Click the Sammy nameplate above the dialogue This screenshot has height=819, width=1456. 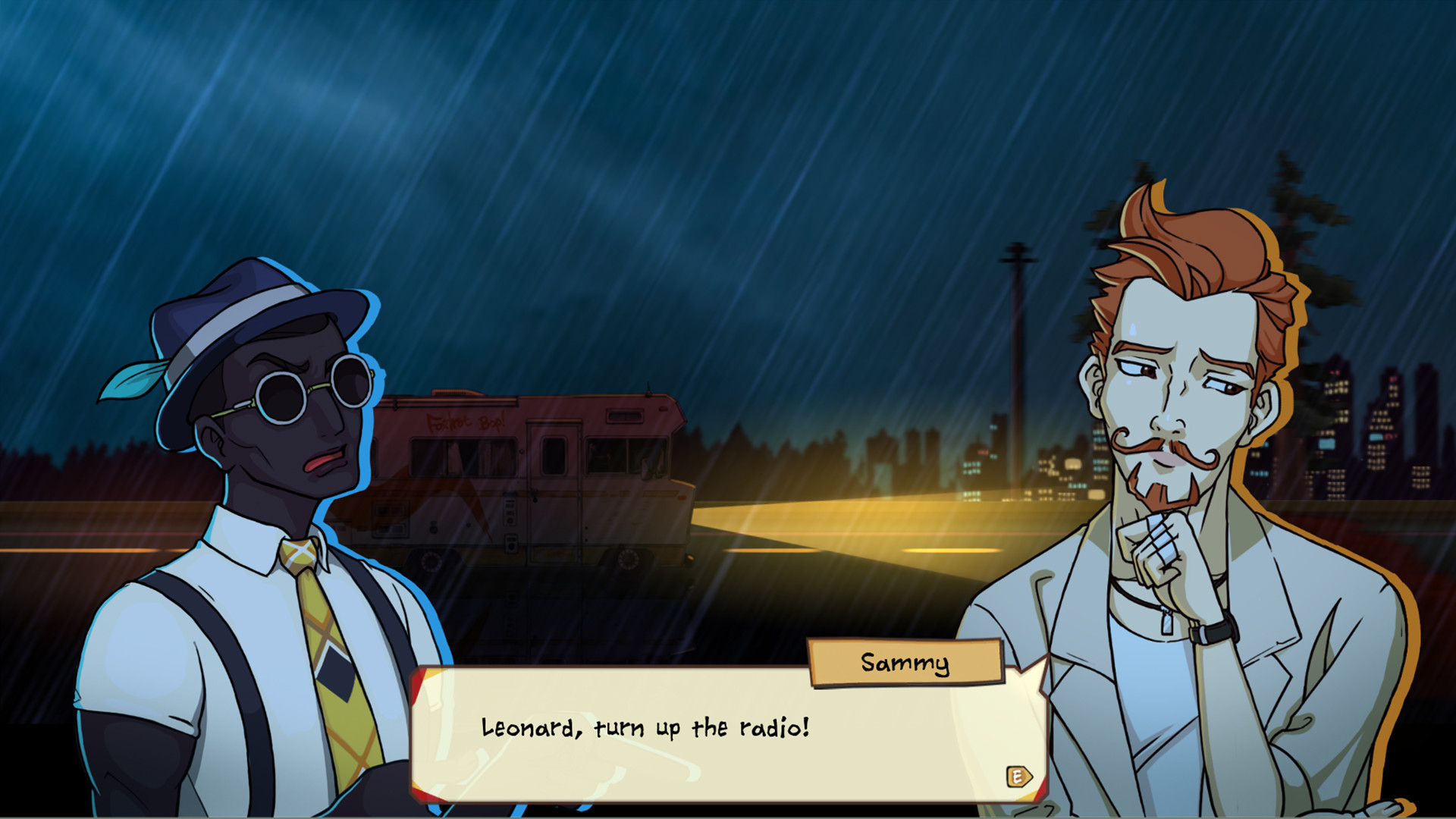pyautogui.click(x=905, y=661)
